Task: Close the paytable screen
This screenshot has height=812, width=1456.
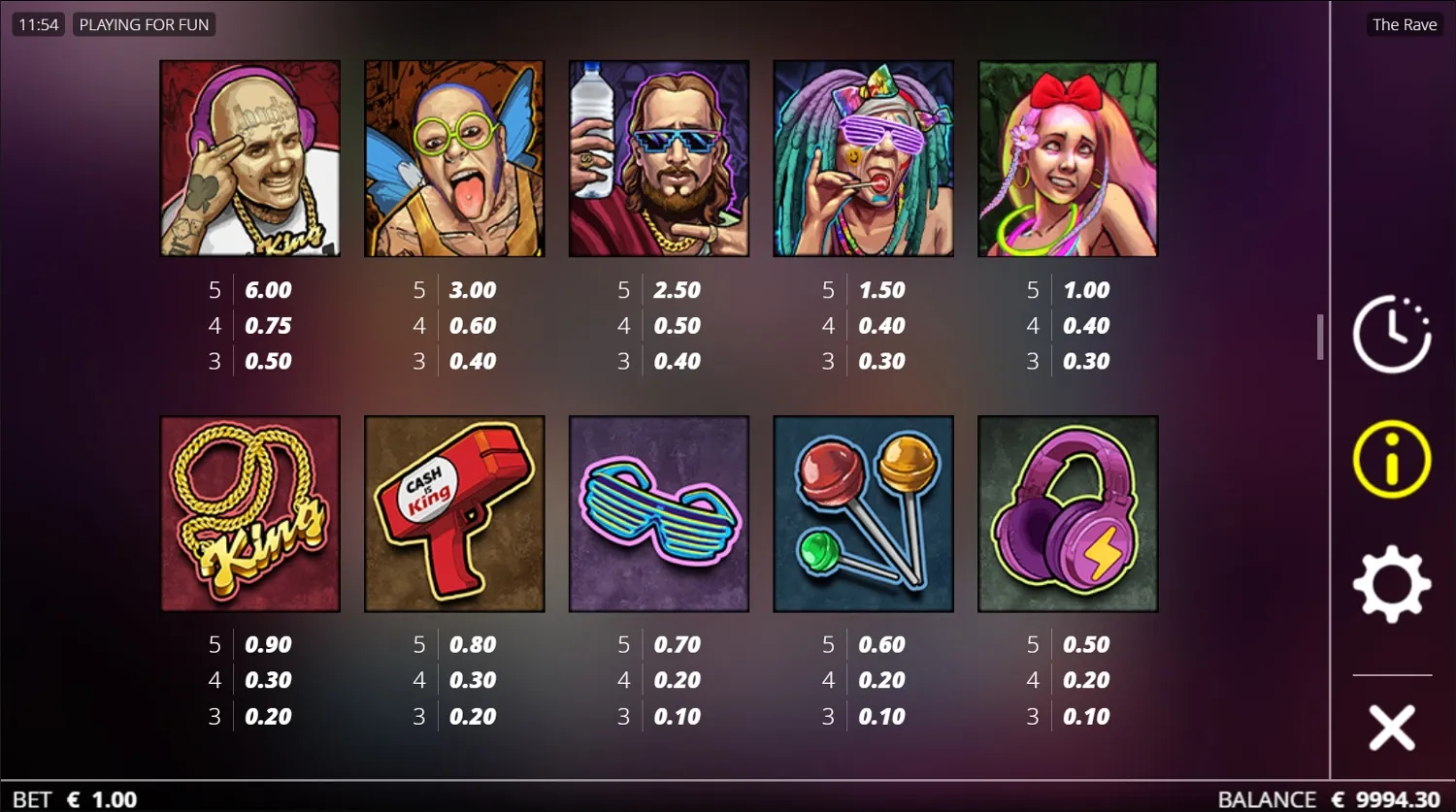Action: [1391, 726]
